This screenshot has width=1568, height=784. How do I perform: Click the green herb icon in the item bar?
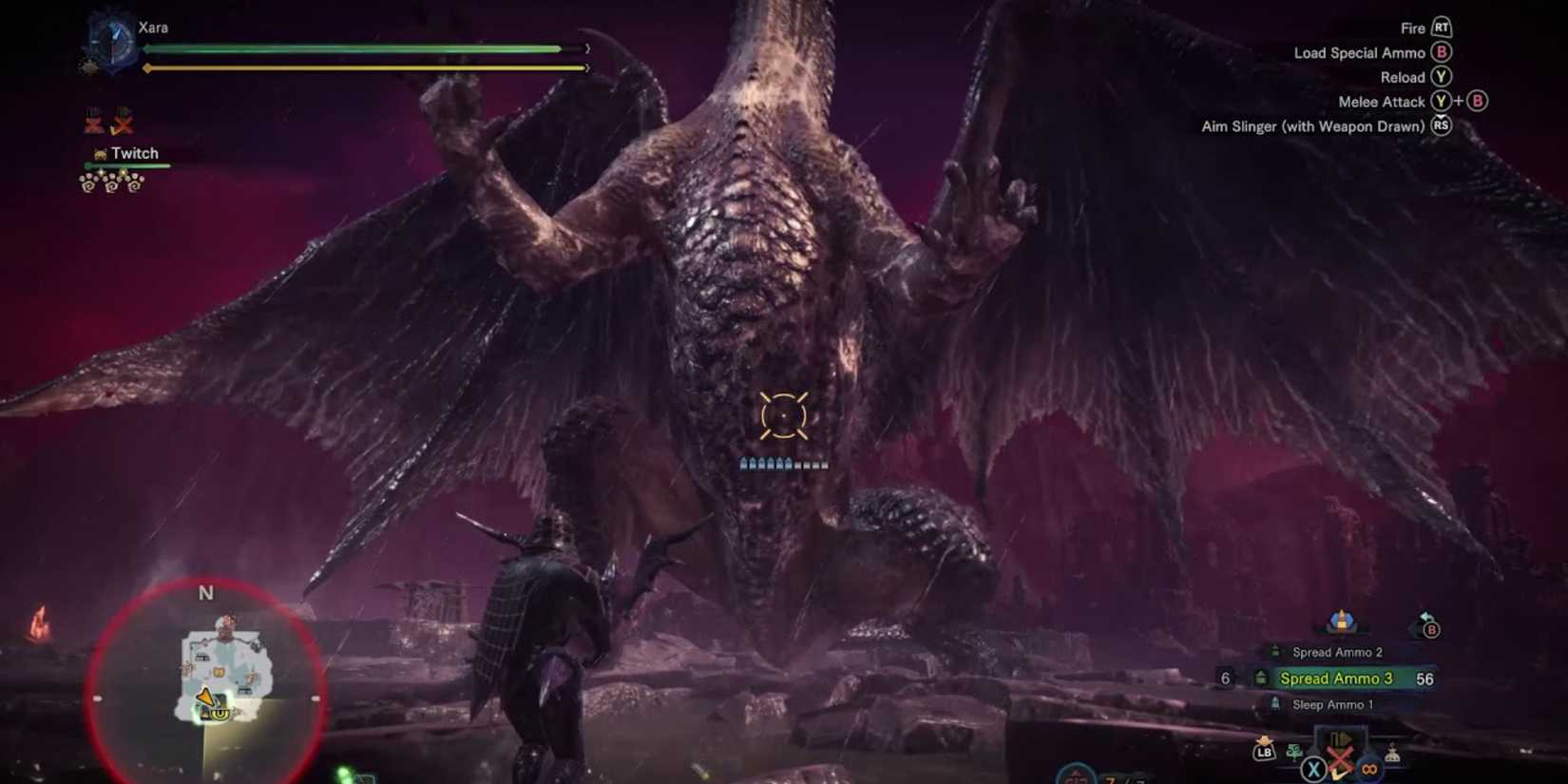(x=1294, y=754)
